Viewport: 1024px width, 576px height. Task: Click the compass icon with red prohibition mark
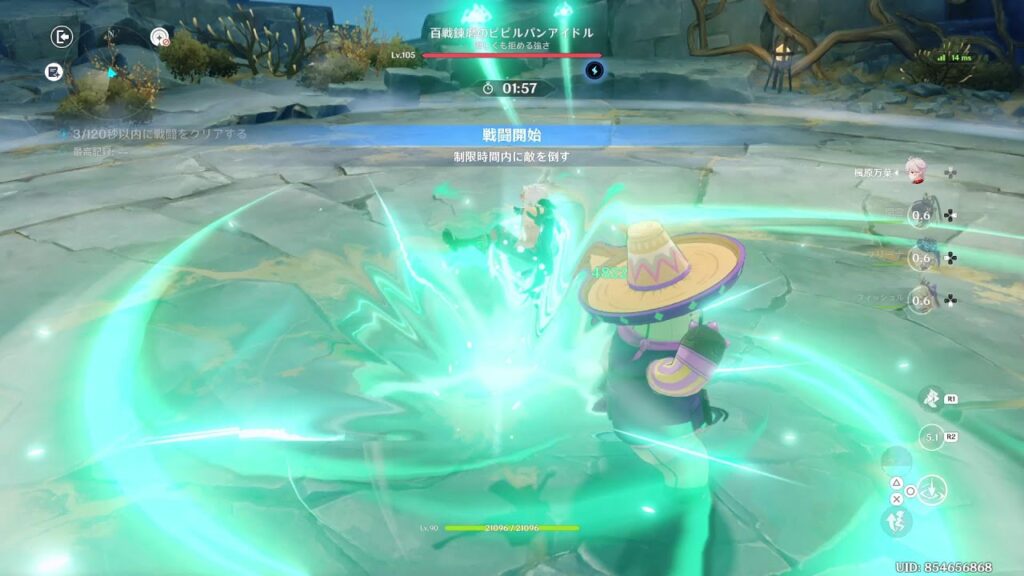(x=159, y=37)
